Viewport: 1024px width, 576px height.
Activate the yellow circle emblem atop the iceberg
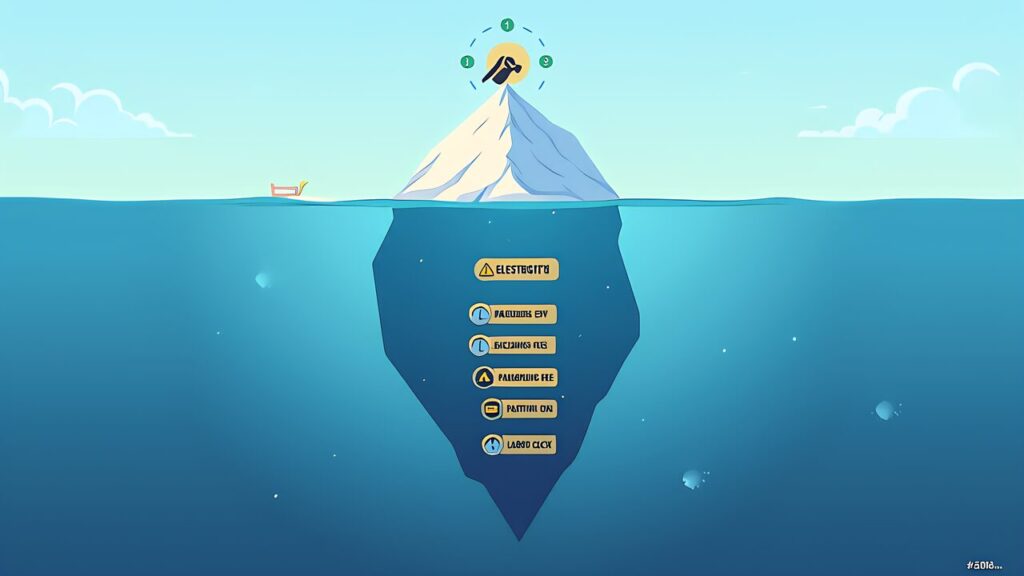(x=506, y=65)
